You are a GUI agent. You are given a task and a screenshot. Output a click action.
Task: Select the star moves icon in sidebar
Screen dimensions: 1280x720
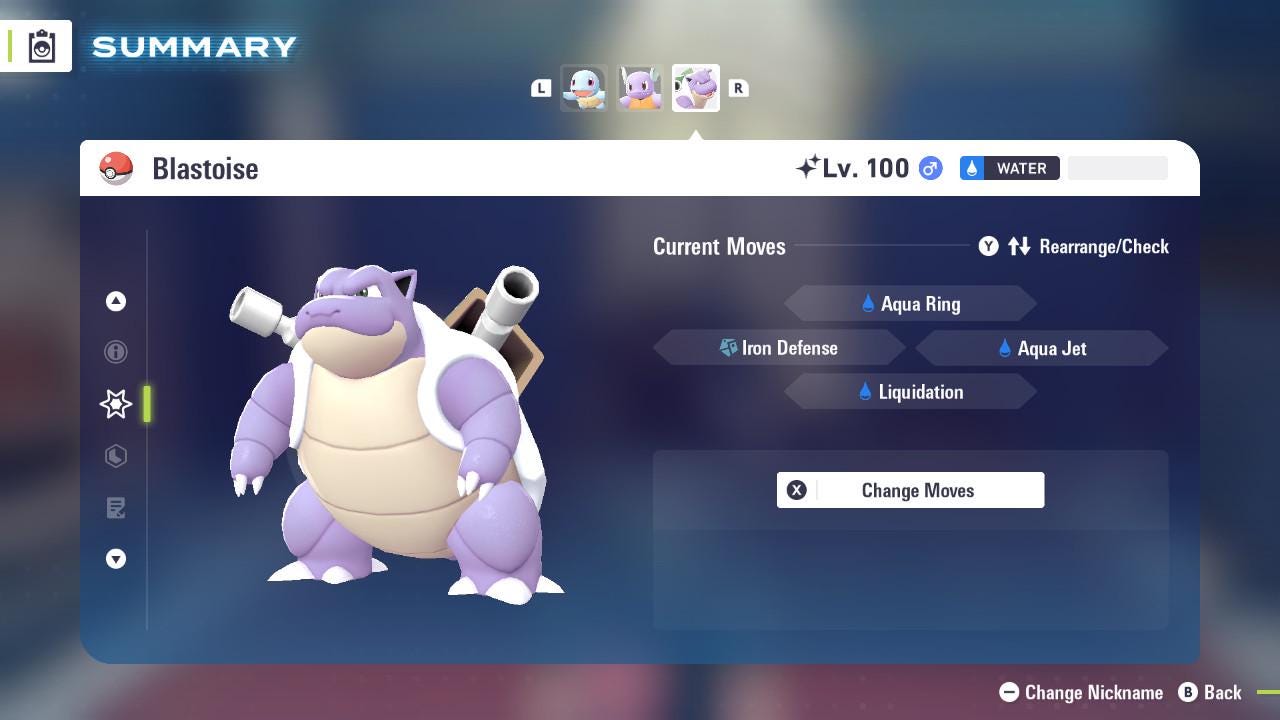(x=116, y=404)
